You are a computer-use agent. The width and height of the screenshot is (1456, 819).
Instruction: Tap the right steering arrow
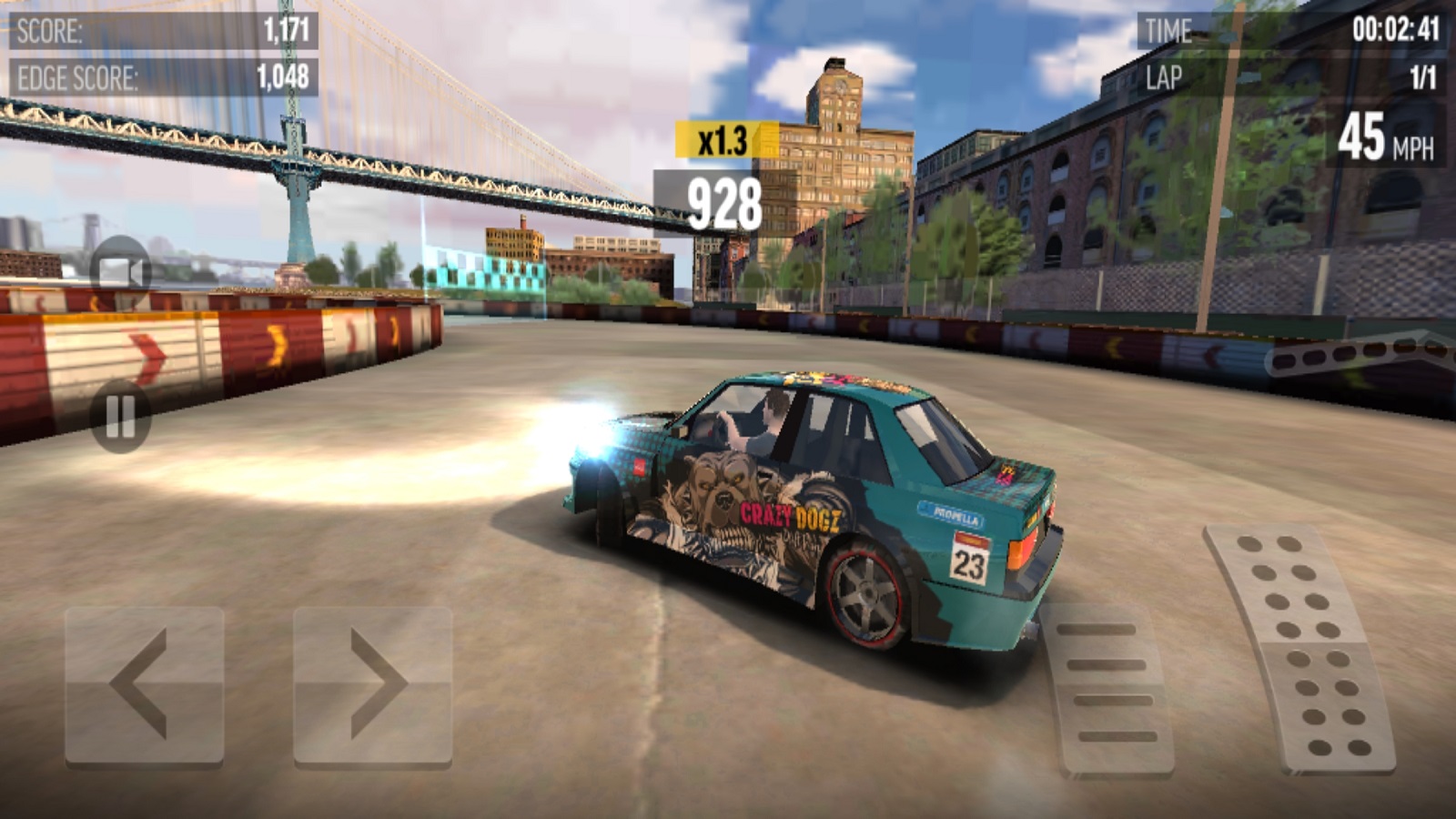(x=372, y=684)
